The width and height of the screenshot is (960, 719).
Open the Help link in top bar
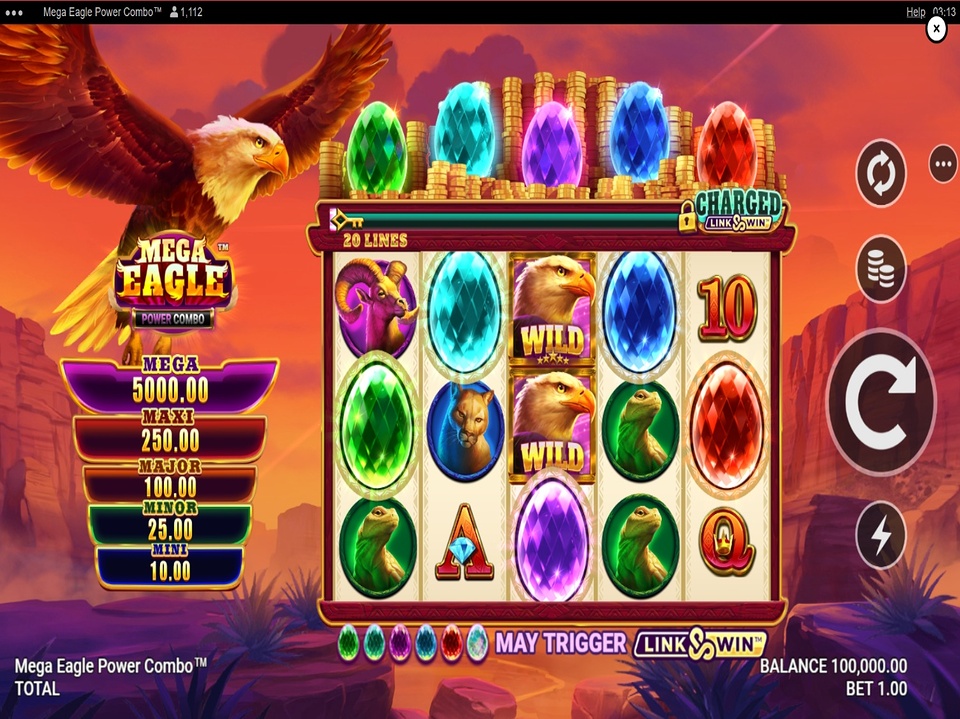(x=915, y=12)
